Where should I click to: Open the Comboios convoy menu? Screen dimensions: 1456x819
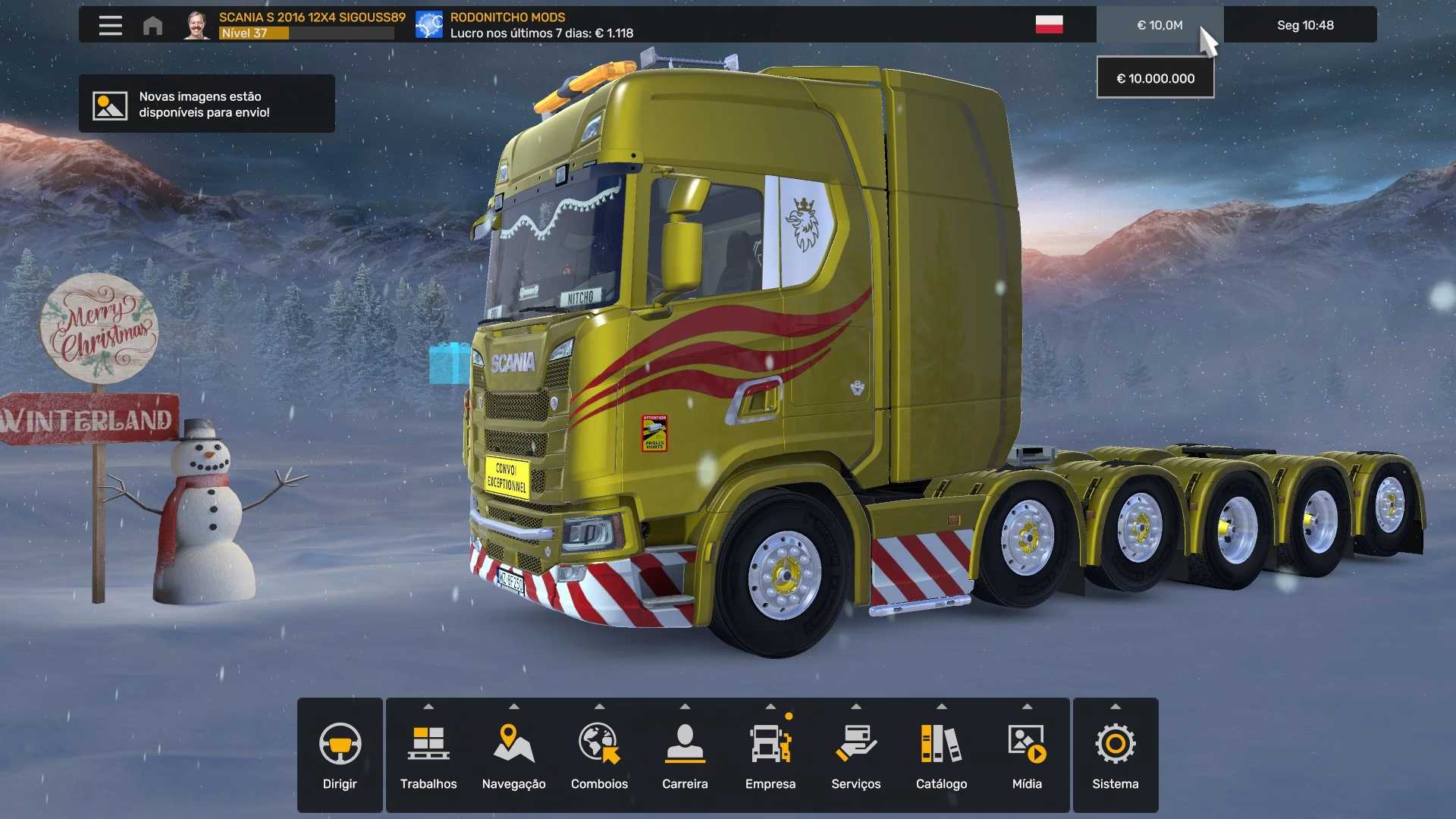point(599,755)
